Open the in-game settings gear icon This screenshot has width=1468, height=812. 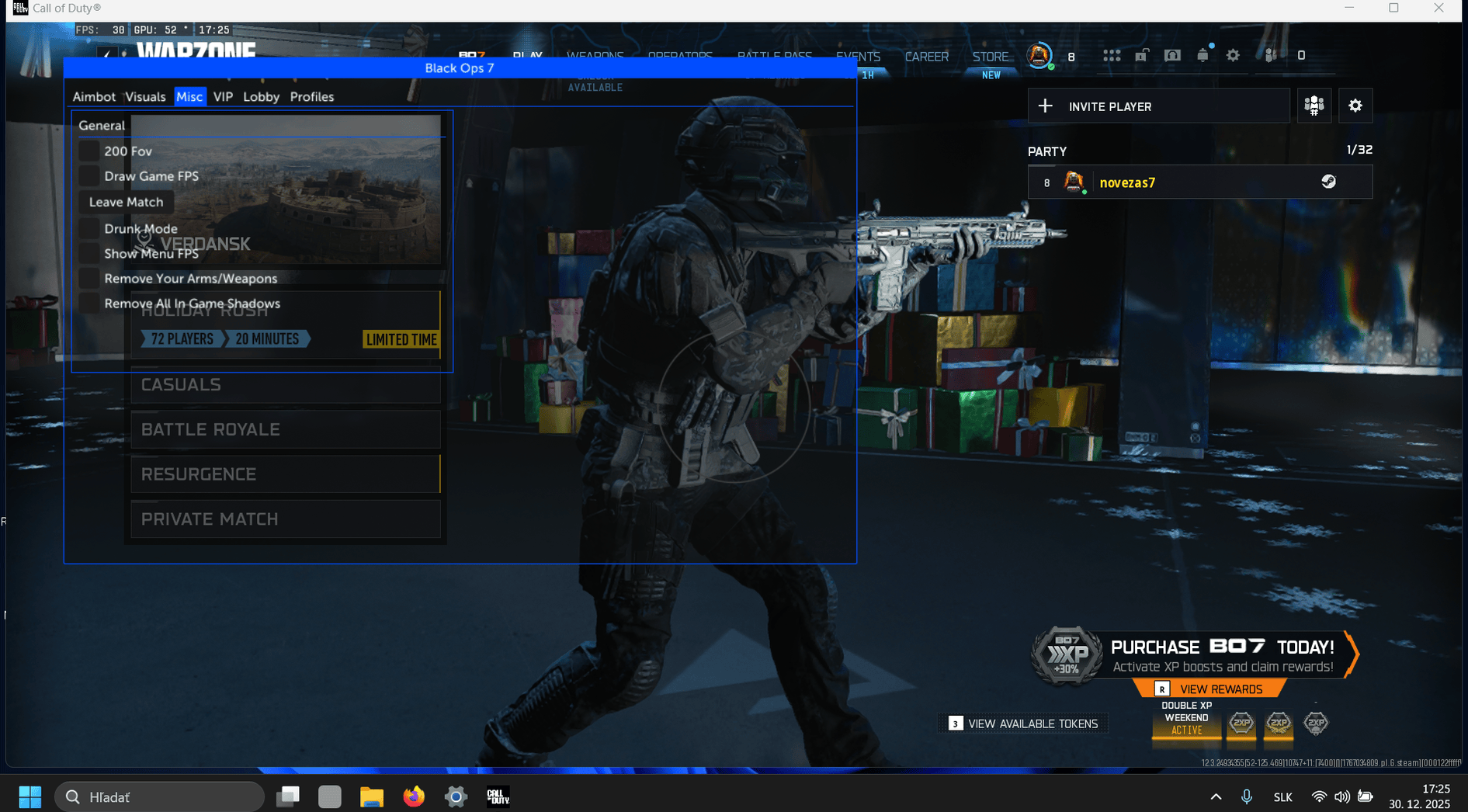point(1234,56)
